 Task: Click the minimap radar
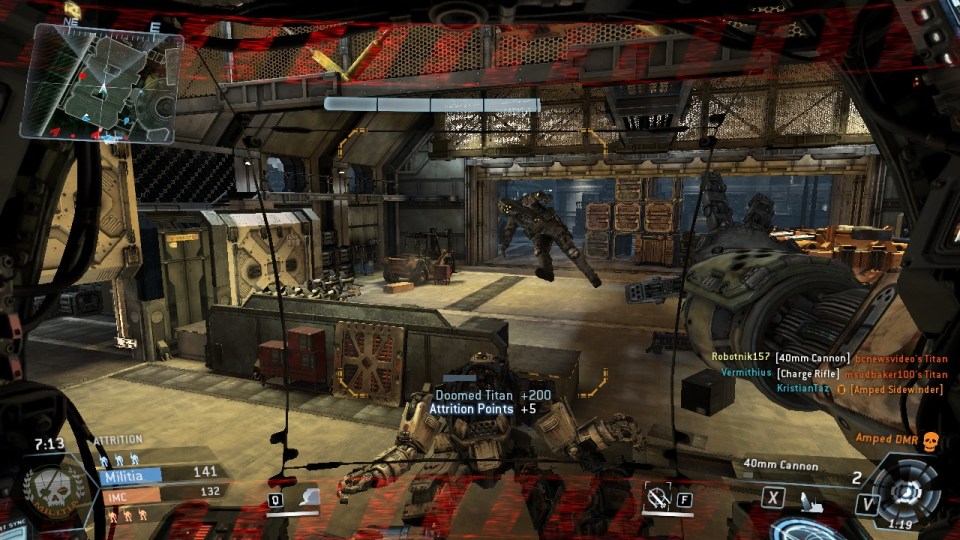coord(102,82)
